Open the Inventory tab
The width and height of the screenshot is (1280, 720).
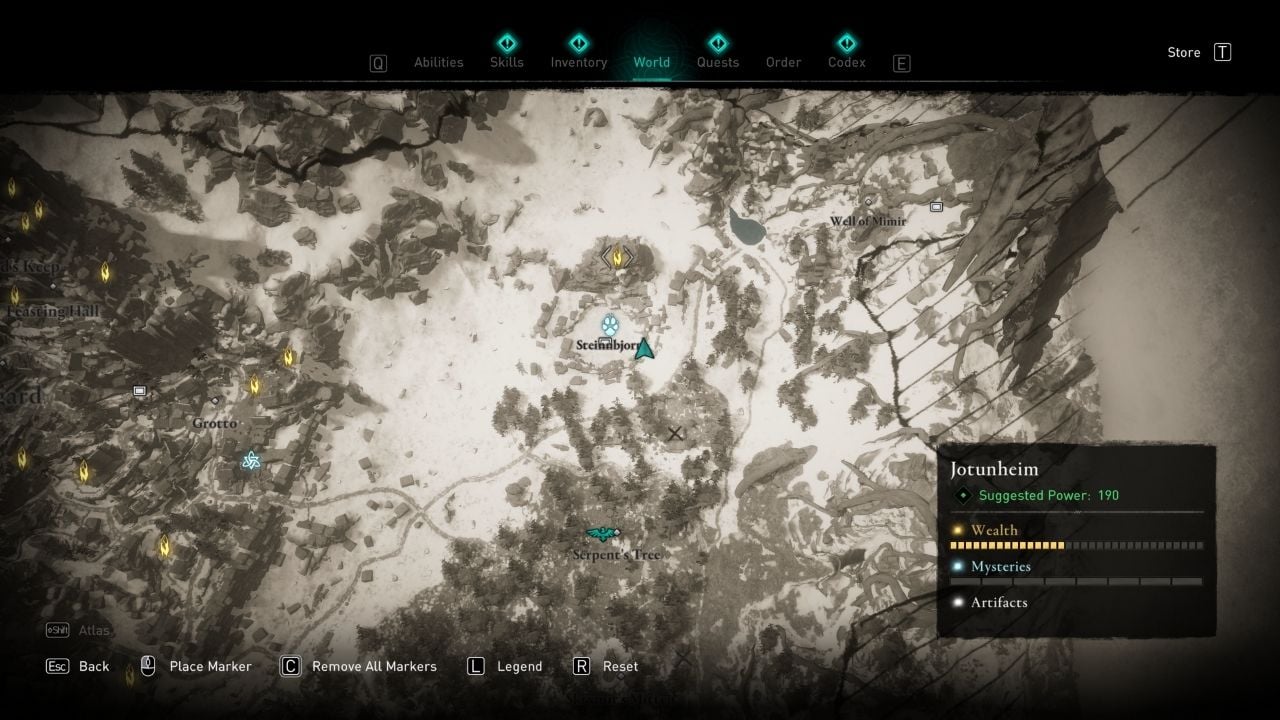coord(579,62)
